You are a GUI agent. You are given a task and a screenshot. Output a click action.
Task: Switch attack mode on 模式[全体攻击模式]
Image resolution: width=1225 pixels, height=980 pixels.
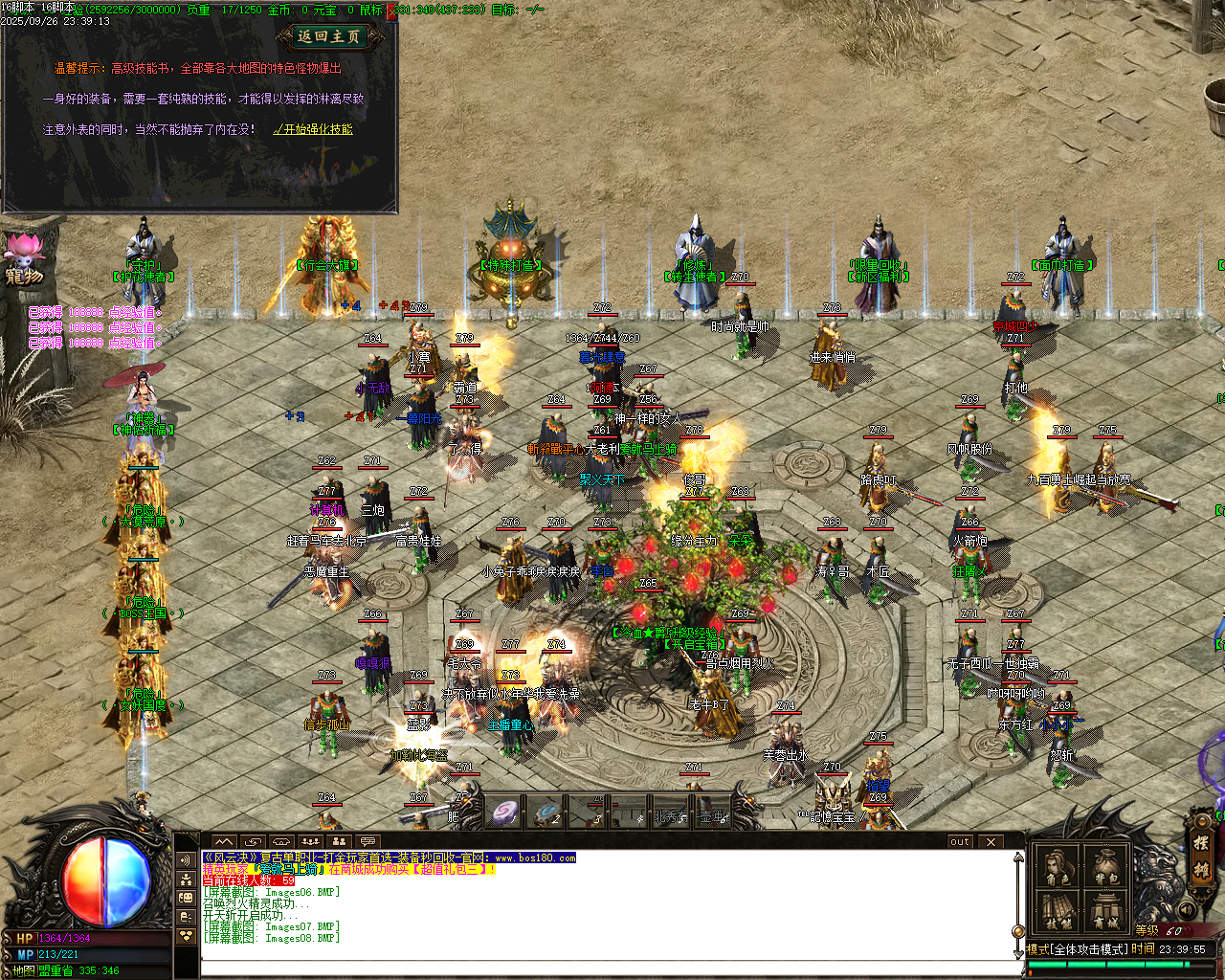tap(1076, 948)
